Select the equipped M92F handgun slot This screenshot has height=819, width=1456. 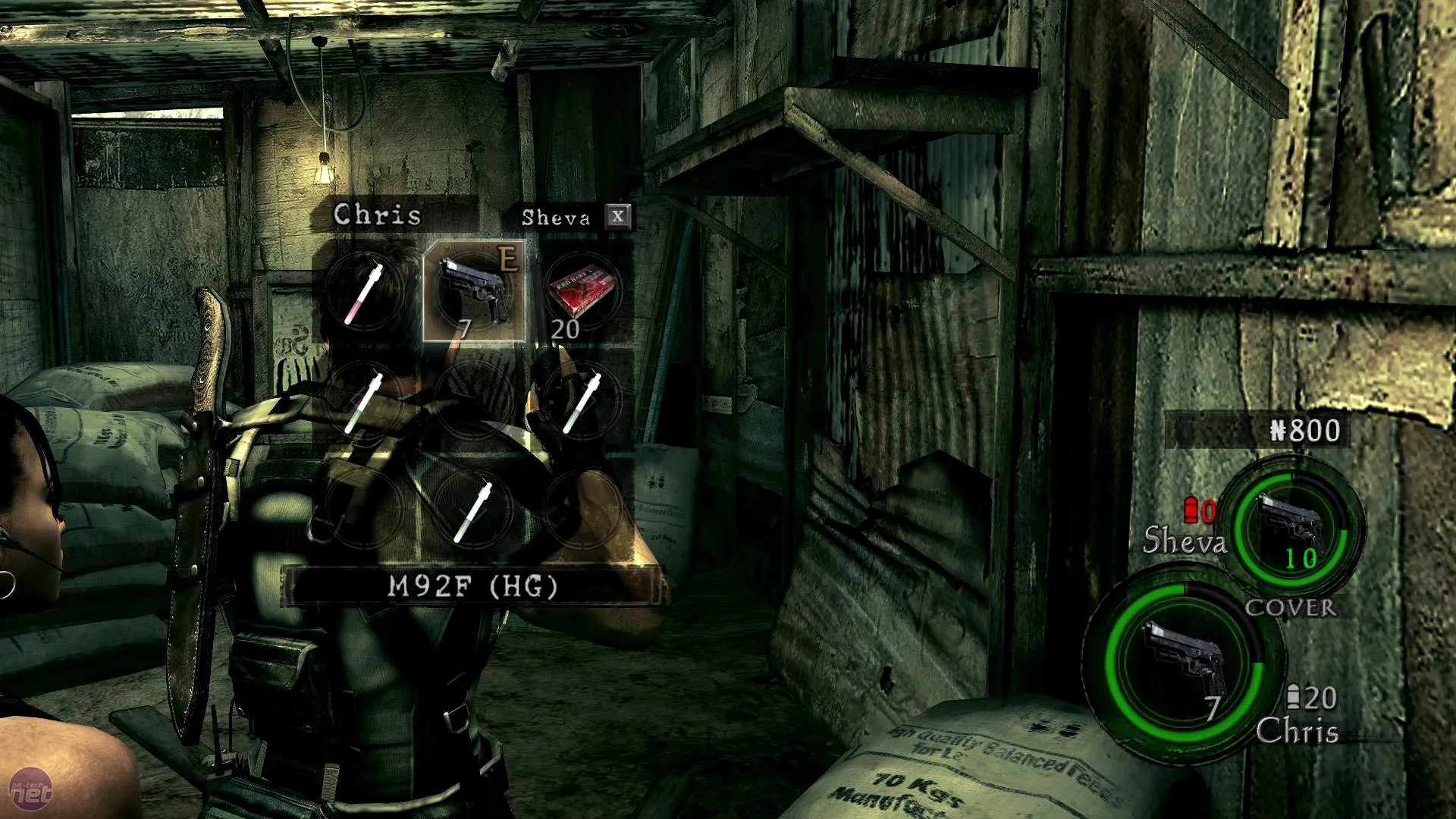click(x=473, y=292)
